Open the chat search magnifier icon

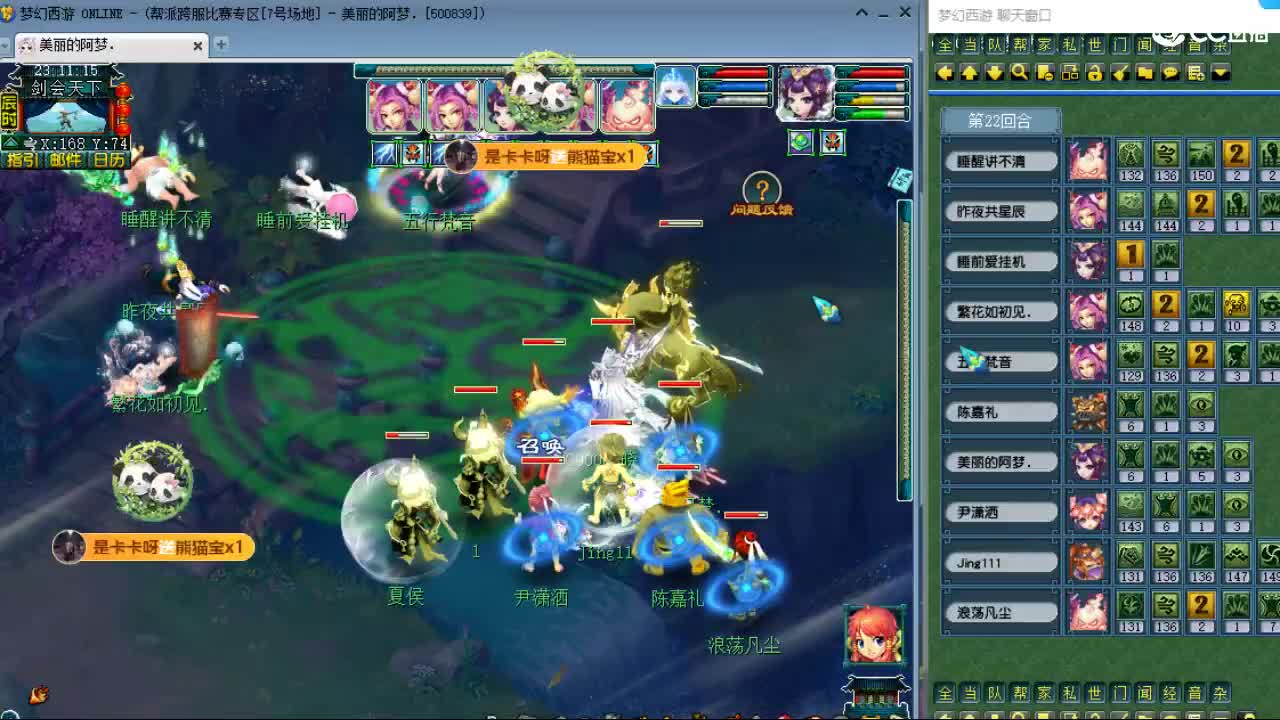tap(1018, 72)
